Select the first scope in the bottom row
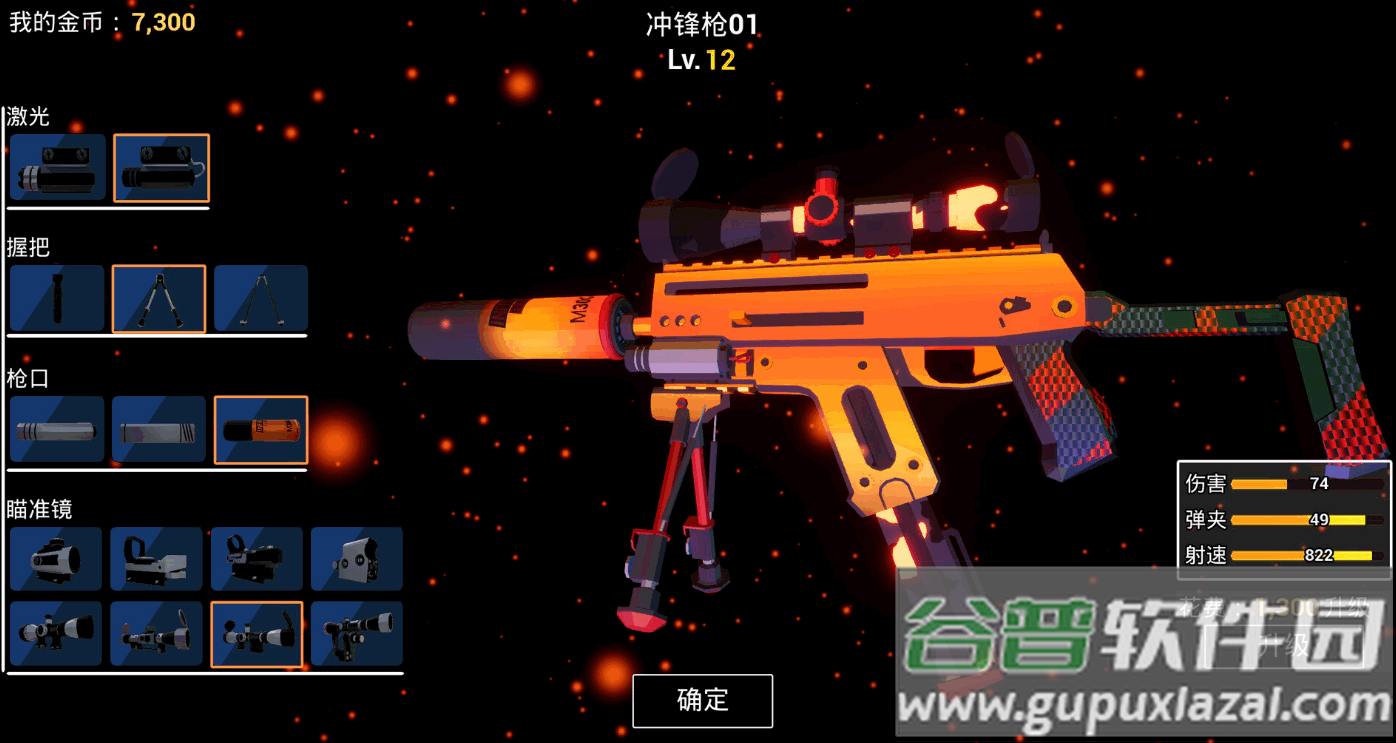 tap(56, 634)
